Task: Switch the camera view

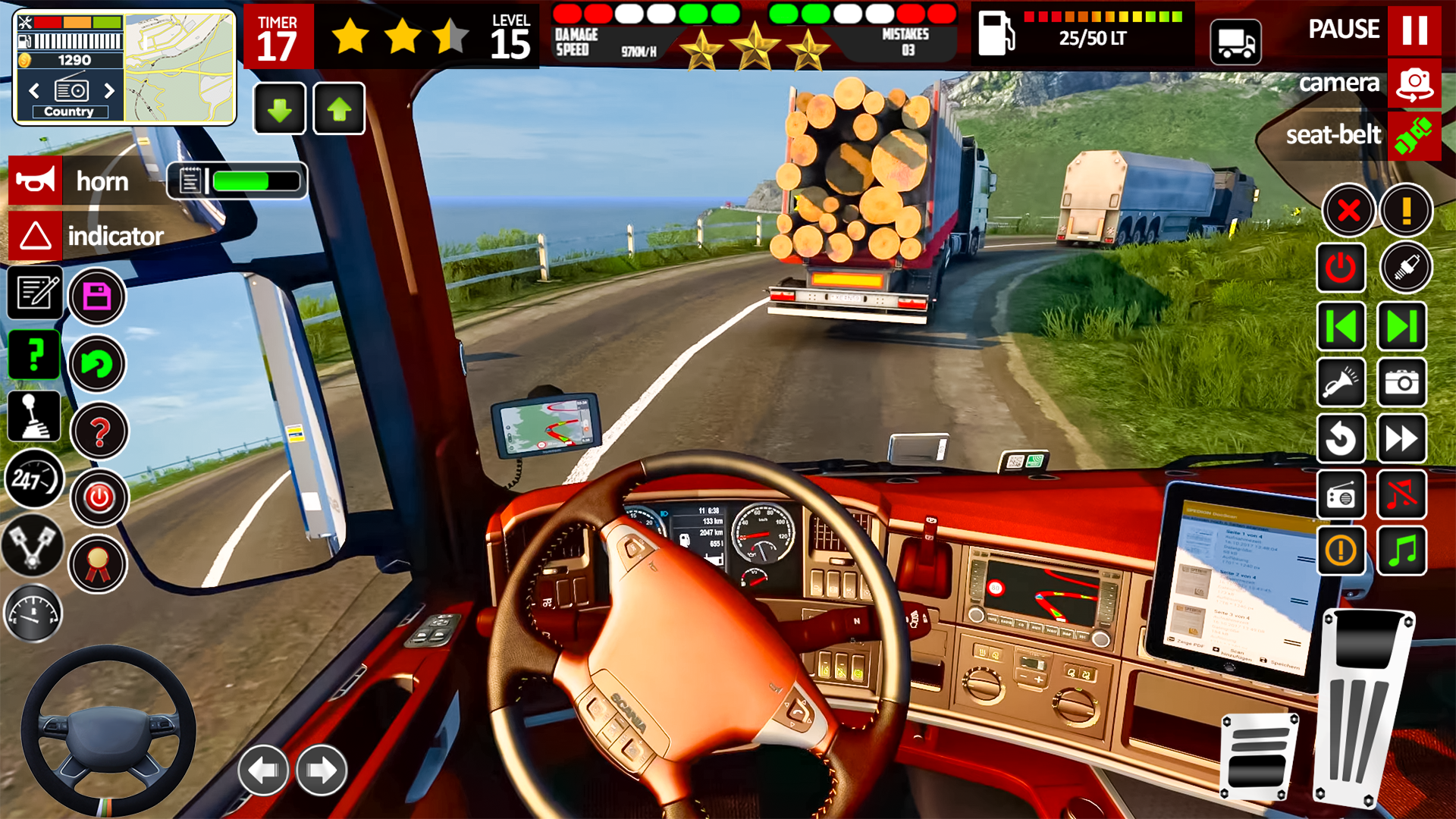Action: tap(1414, 83)
